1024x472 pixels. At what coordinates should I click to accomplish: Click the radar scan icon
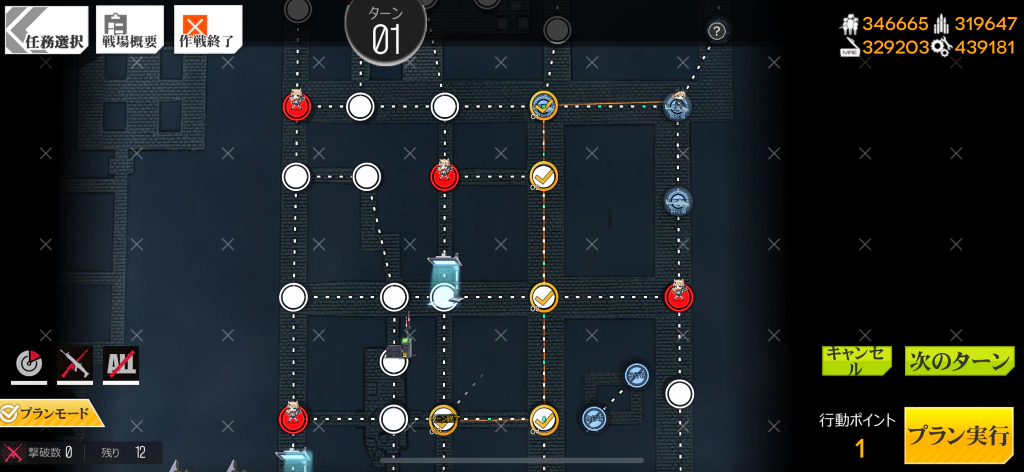(29, 366)
